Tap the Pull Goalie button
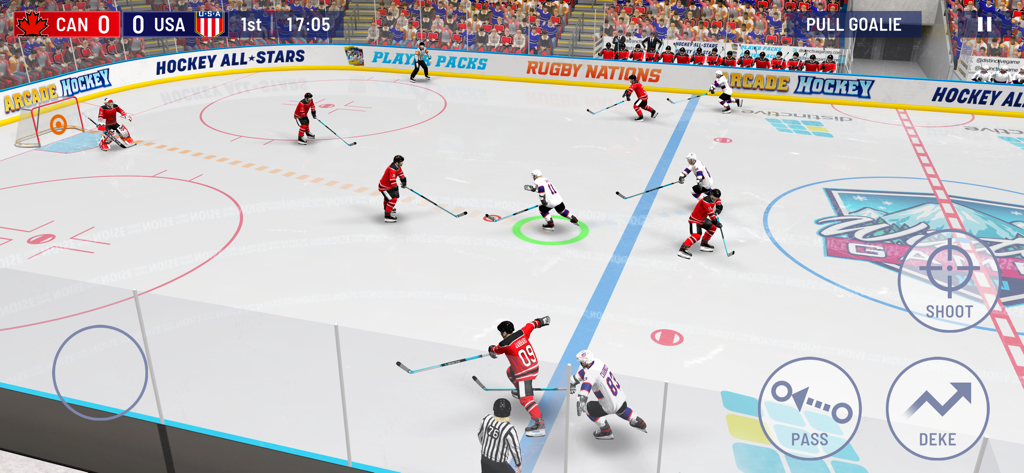This screenshot has height=473, width=1024. 853,24
